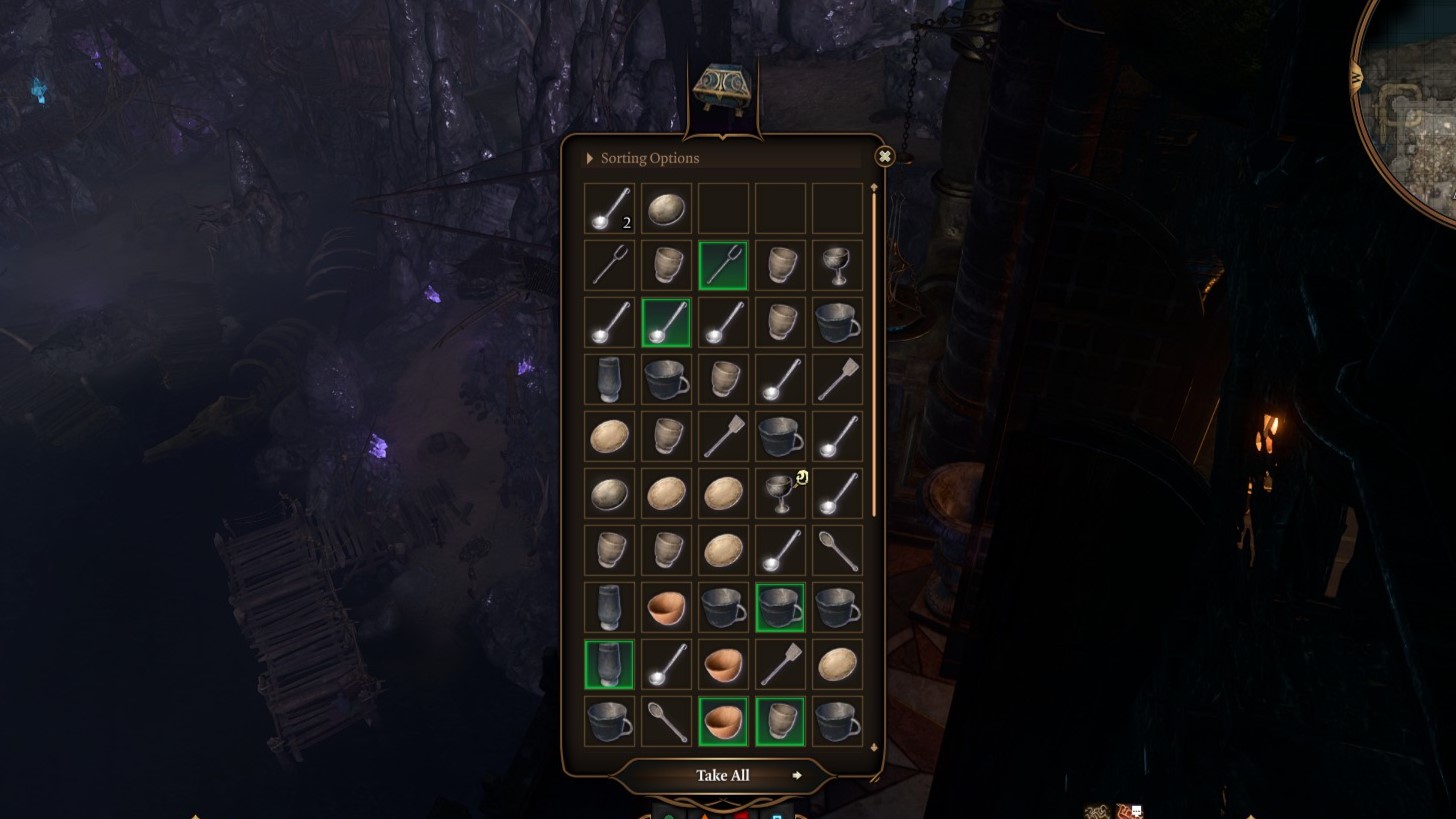
Task: Select an orange clay bowl item
Action: coord(666,607)
